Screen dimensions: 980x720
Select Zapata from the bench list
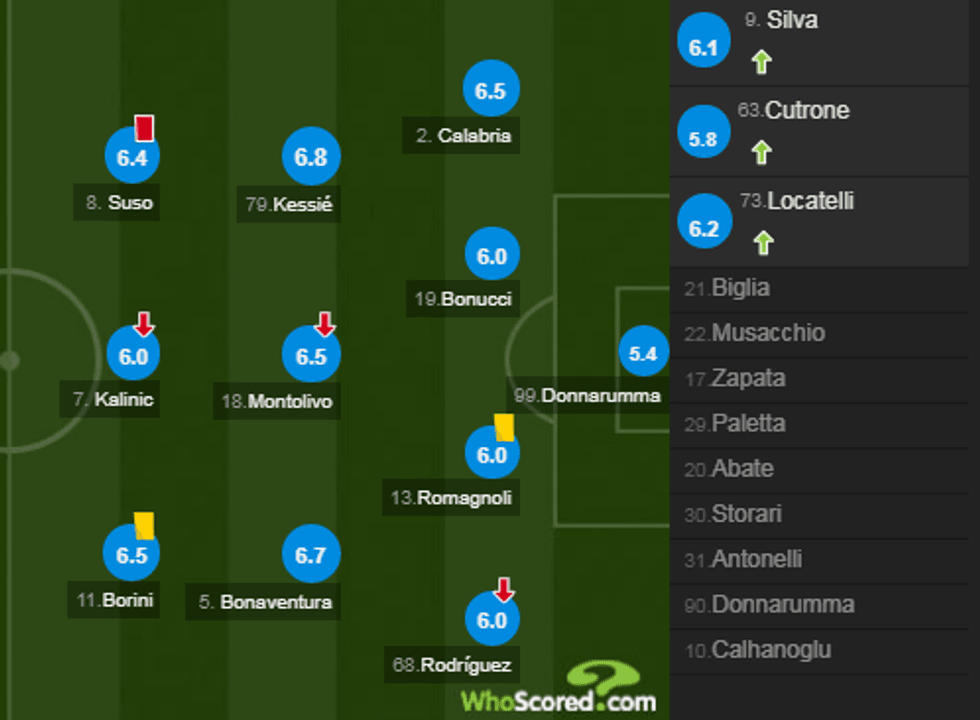click(x=748, y=379)
